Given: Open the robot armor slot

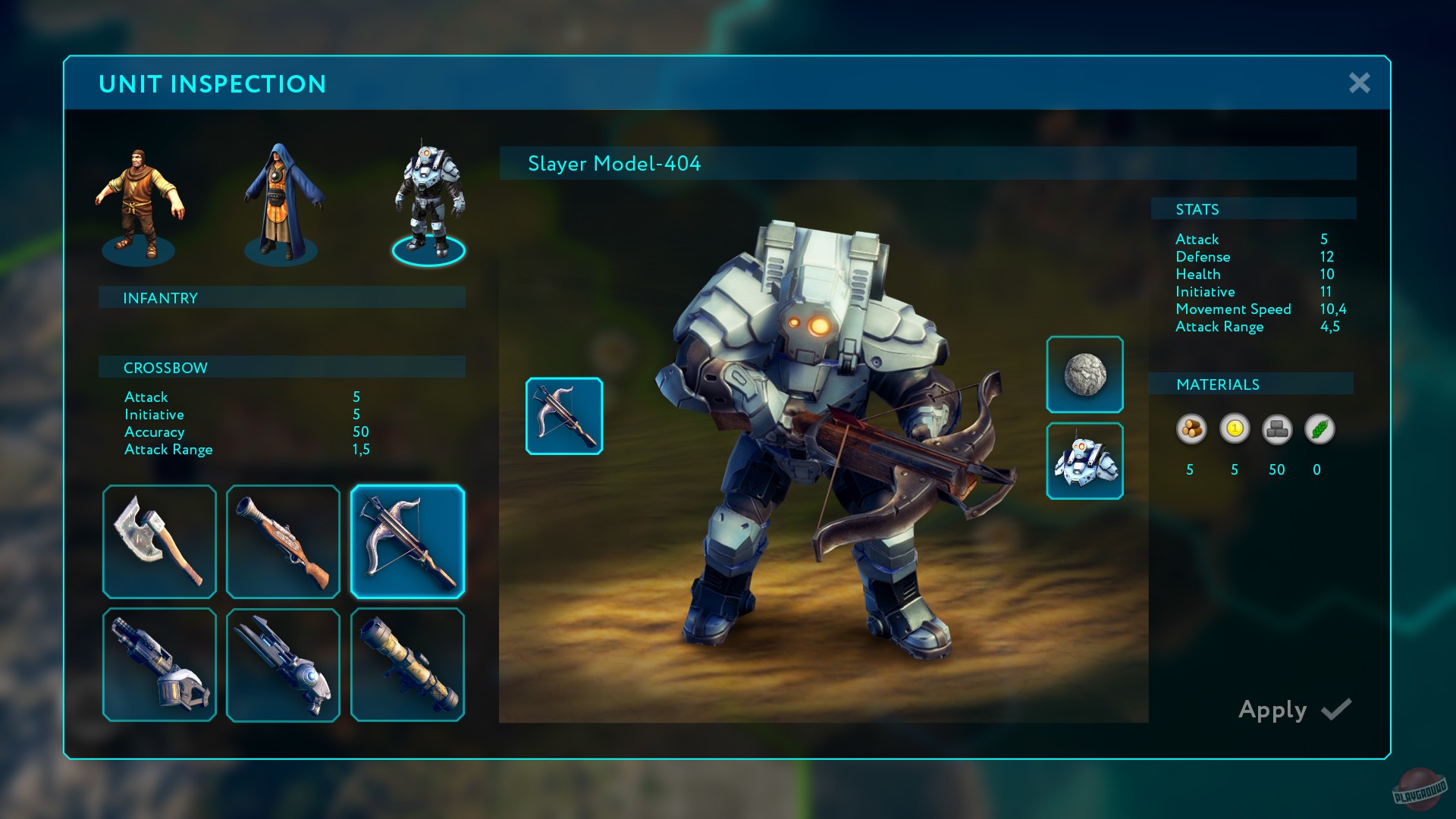Looking at the screenshot, I should pyautogui.click(x=1084, y=461).
